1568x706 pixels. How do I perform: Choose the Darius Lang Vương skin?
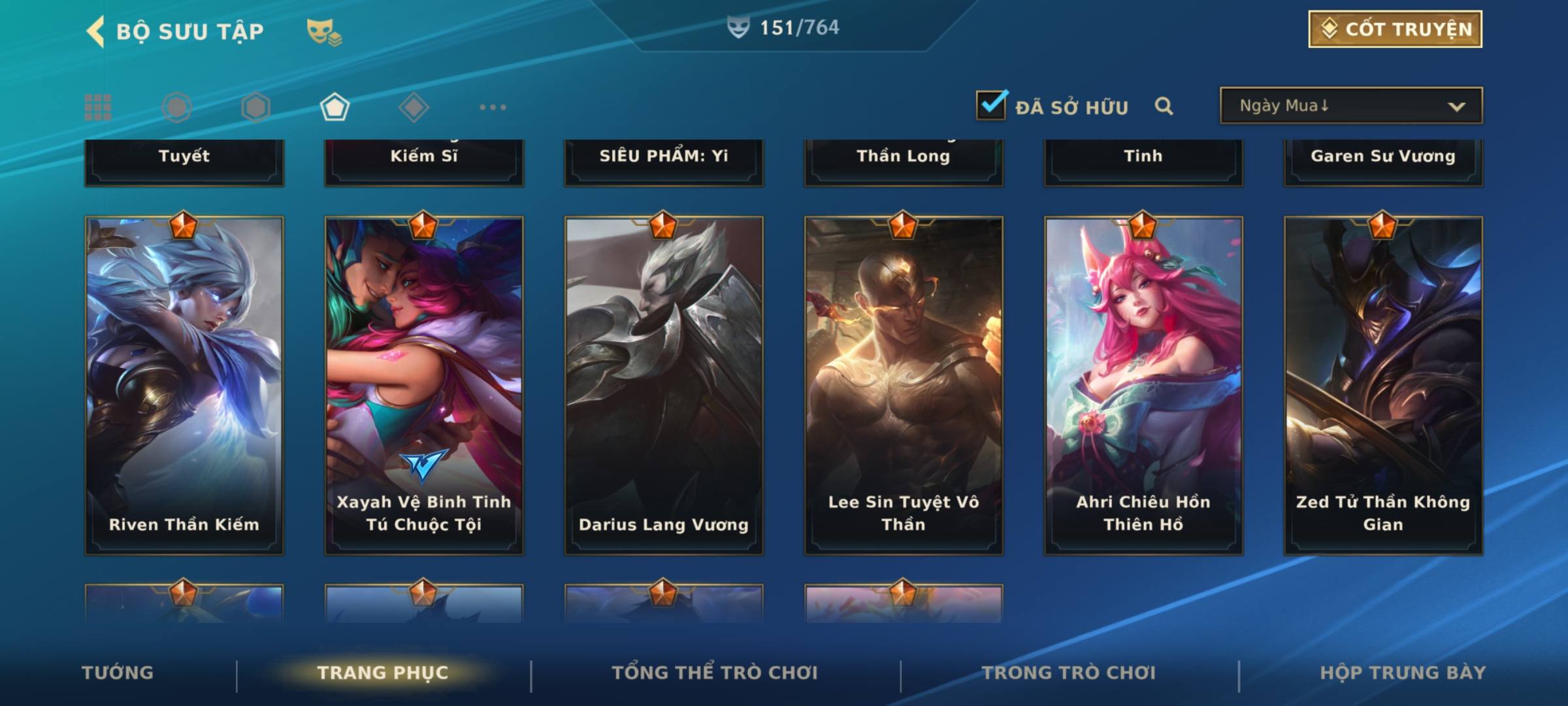(664, 386)
